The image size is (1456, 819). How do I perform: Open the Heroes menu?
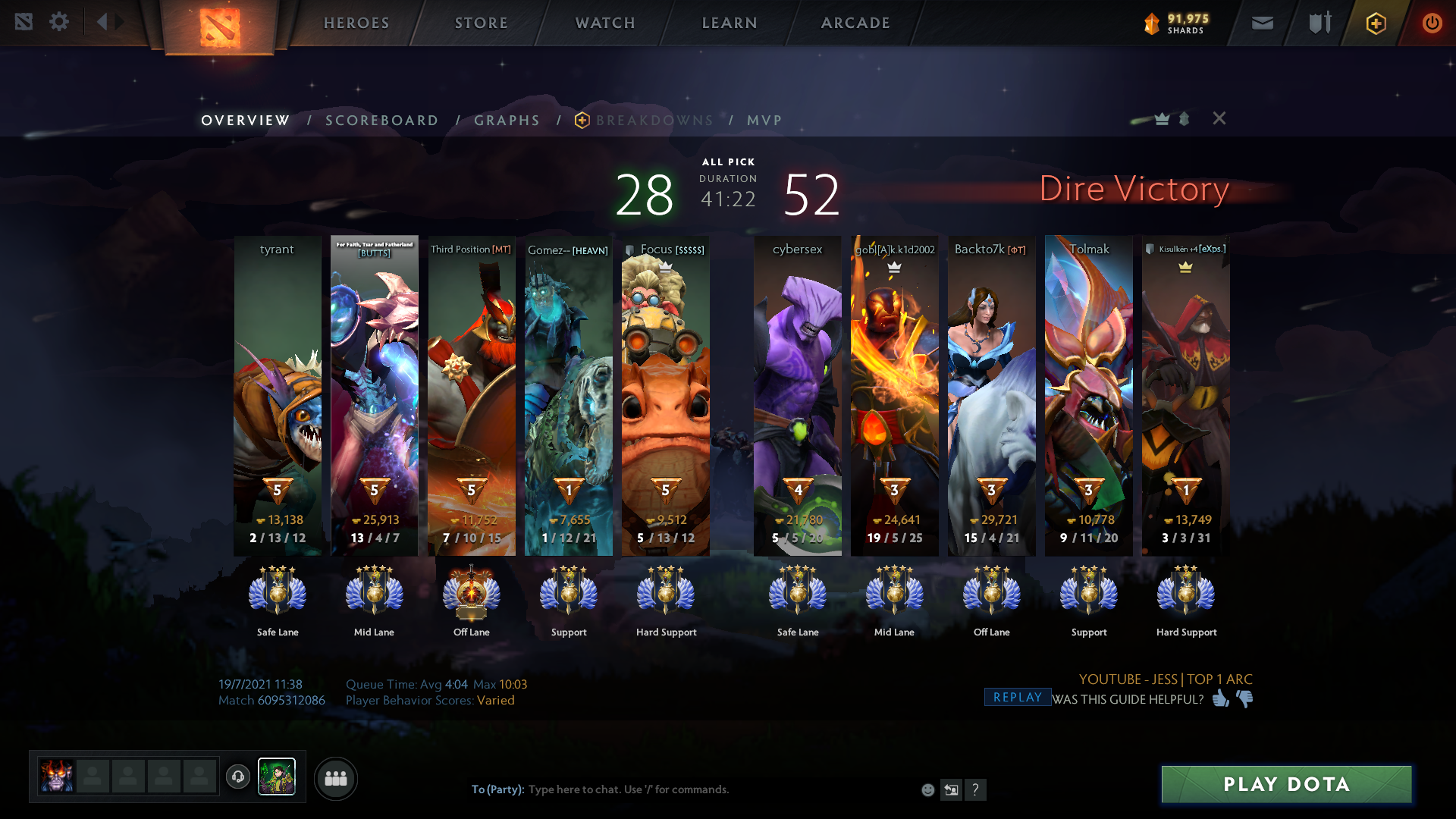356,23
